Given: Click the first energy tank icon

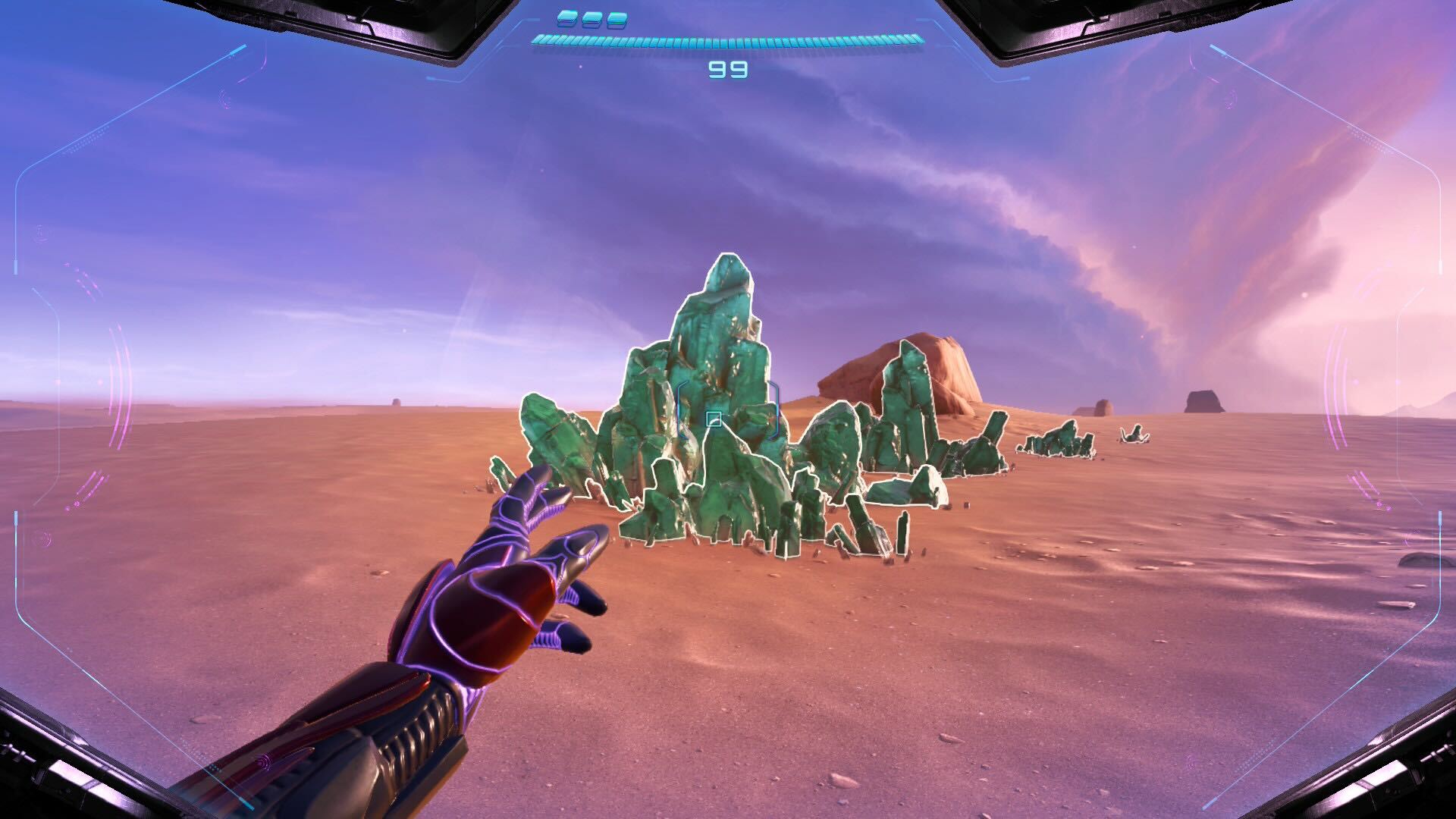Looking at the screenshot, I should [566, 18].
